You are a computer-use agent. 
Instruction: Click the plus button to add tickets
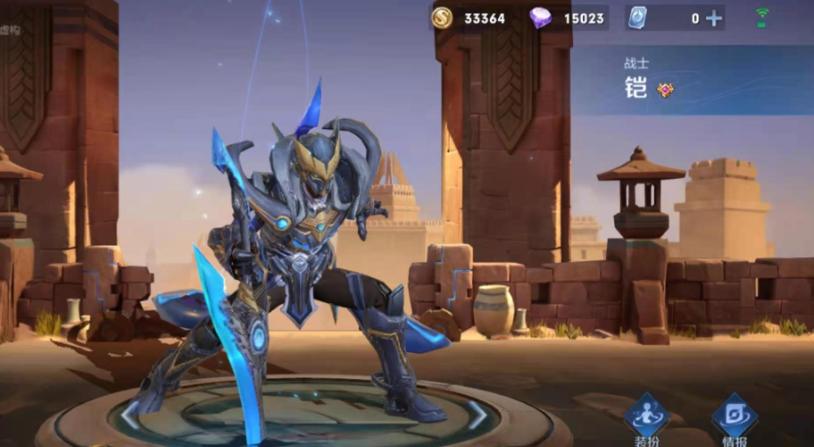pyautogui.click(x=713, y=18)
